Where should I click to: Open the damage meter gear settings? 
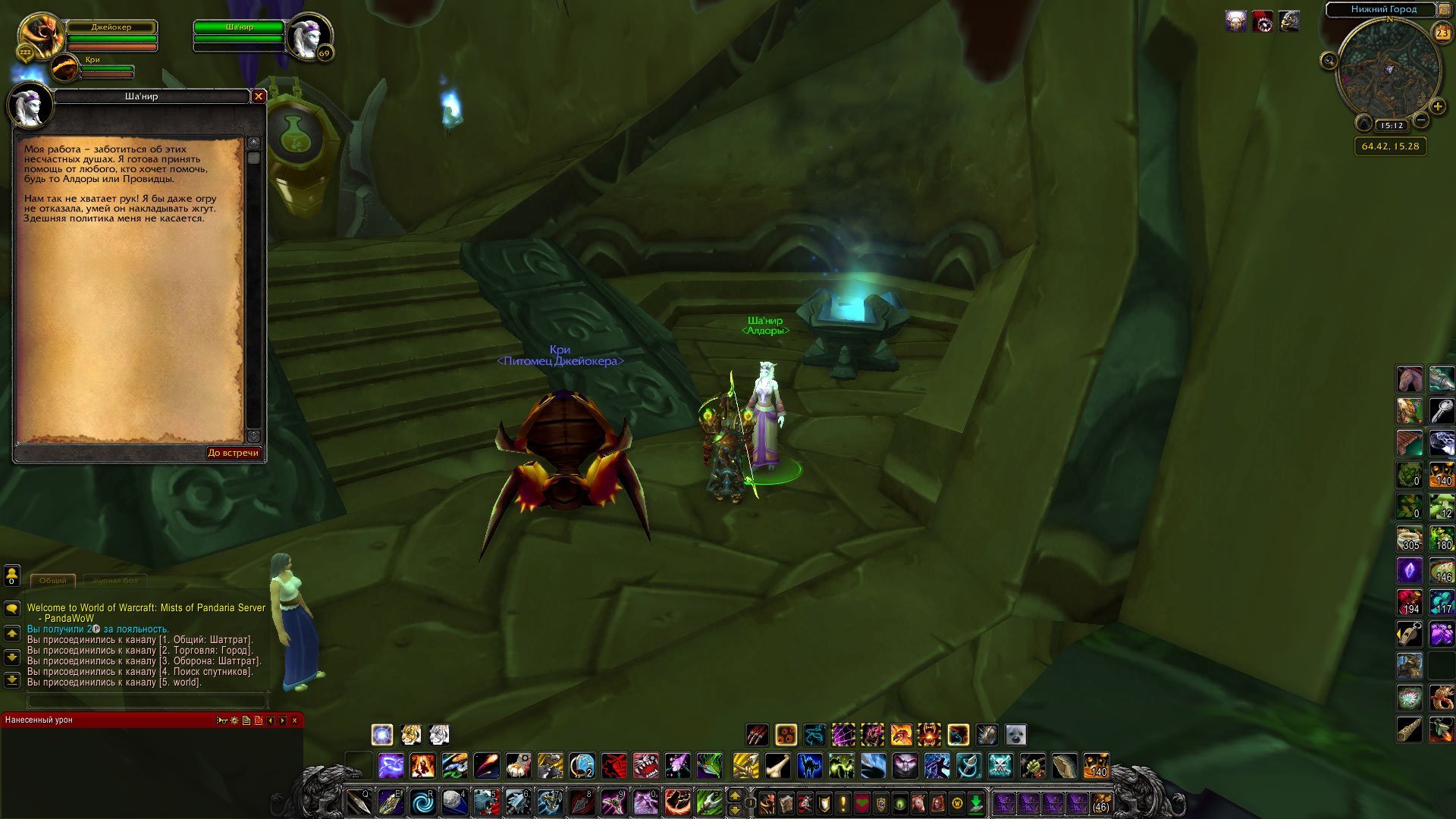point(234,720)
